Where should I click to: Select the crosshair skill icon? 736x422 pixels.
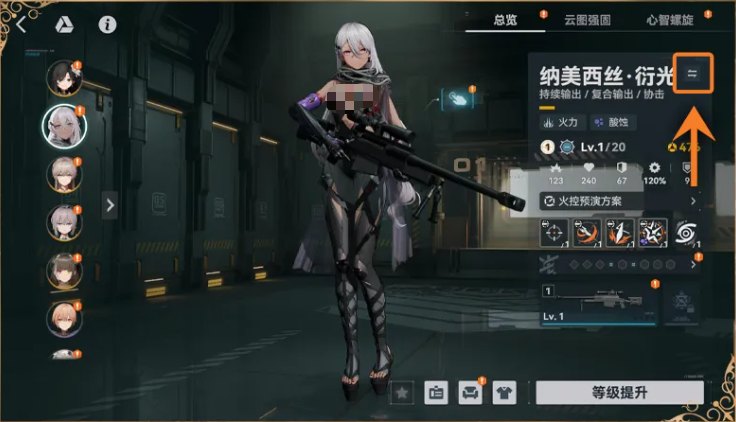554,233
